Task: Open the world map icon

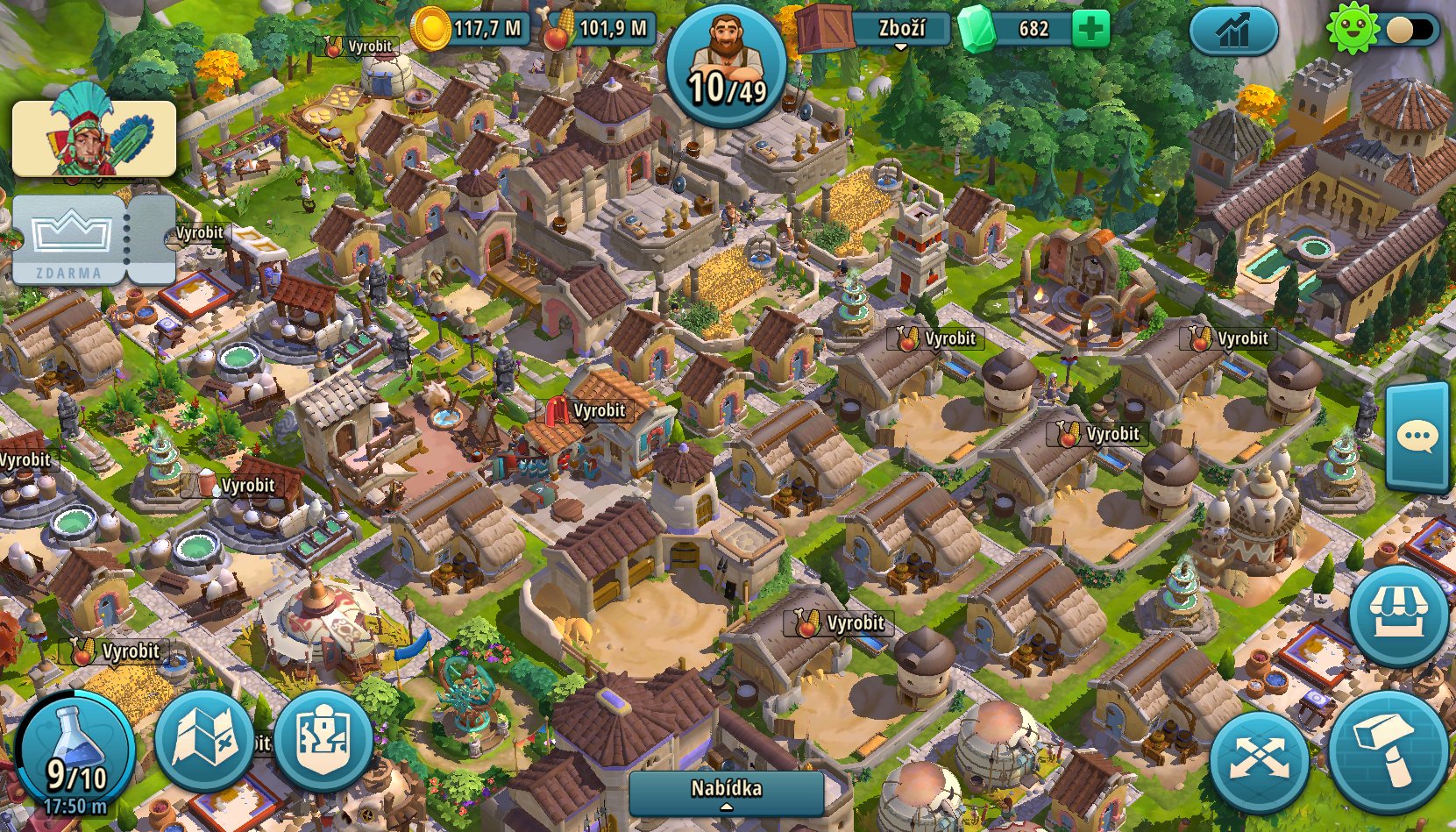Action: [x=203, y=742]
